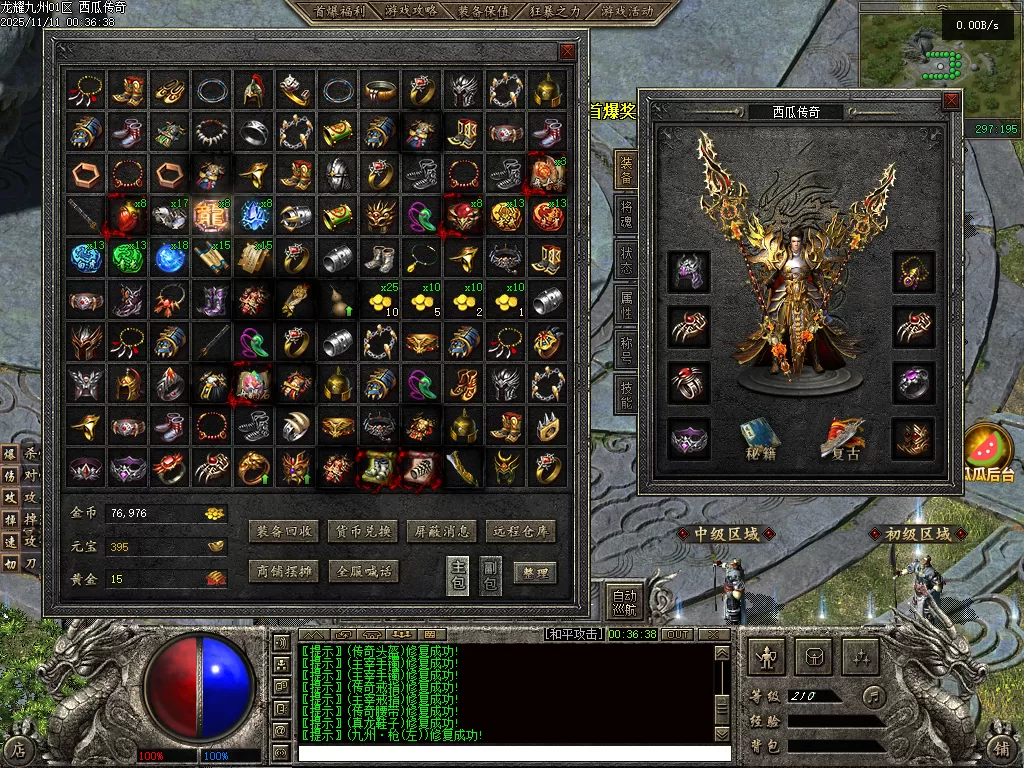Open the 货币兑换 currency exchange
This screenshot has width=1024, height=768.
(x=362, y=532)
